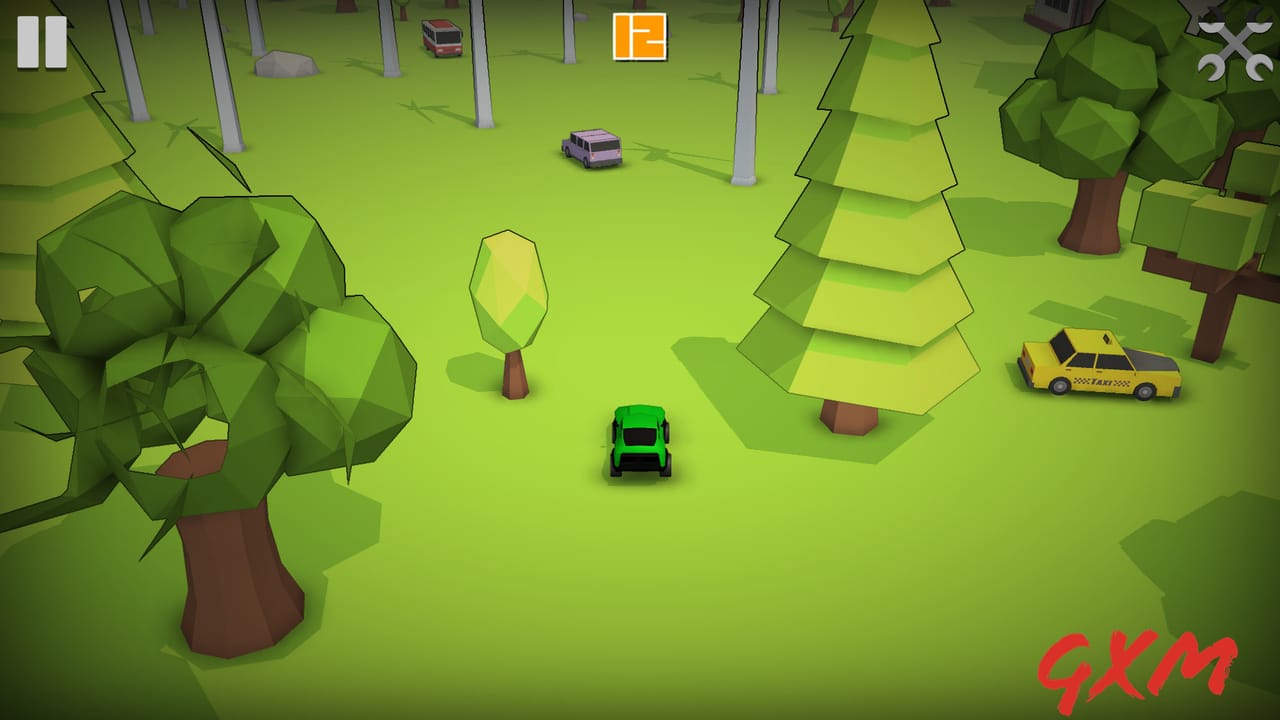This screenshot has height=720, width=1280.
Task: Click the yellow taxi
Action: (x=1098, y=367)
